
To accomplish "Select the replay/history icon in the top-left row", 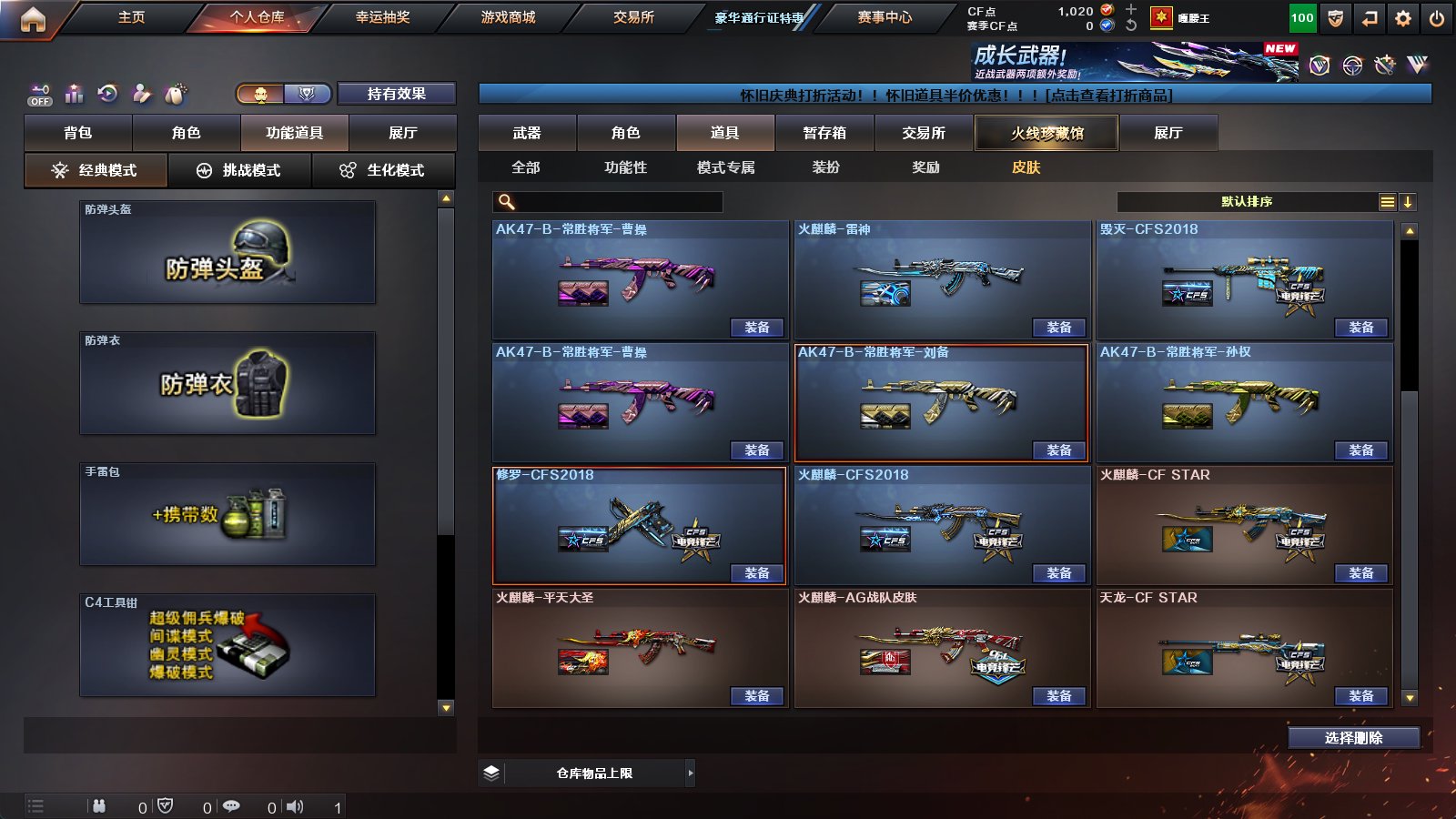I will pos(108,94).
